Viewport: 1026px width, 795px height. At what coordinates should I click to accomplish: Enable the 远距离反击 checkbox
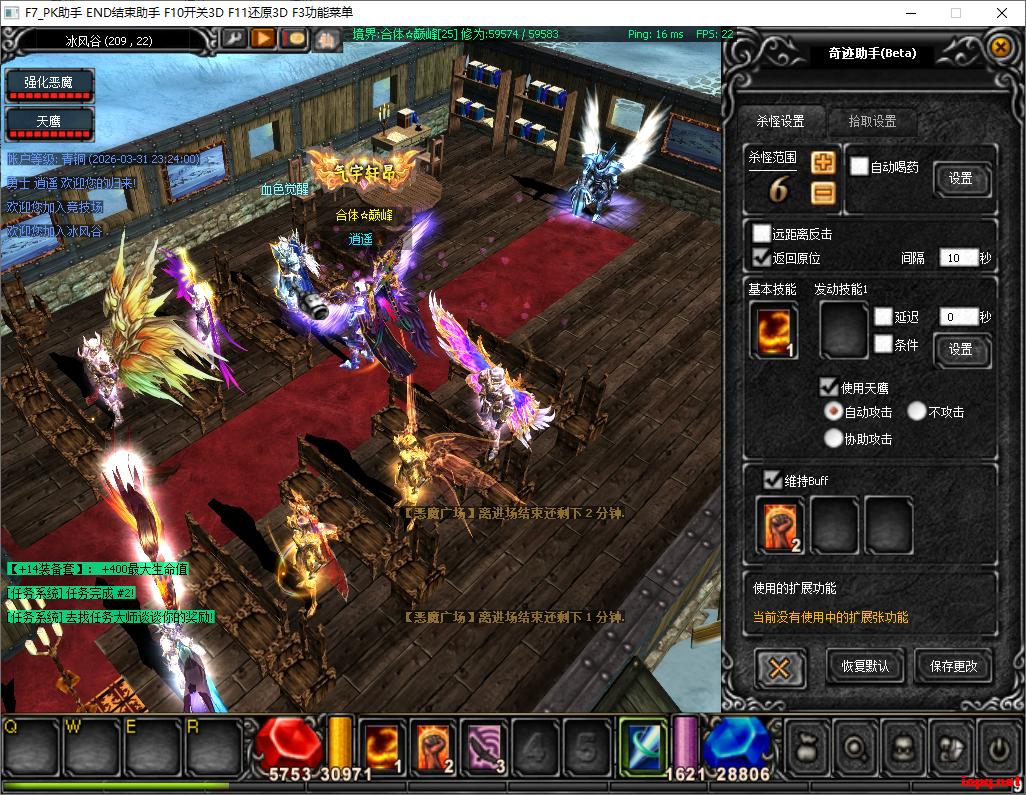point(762,234)
